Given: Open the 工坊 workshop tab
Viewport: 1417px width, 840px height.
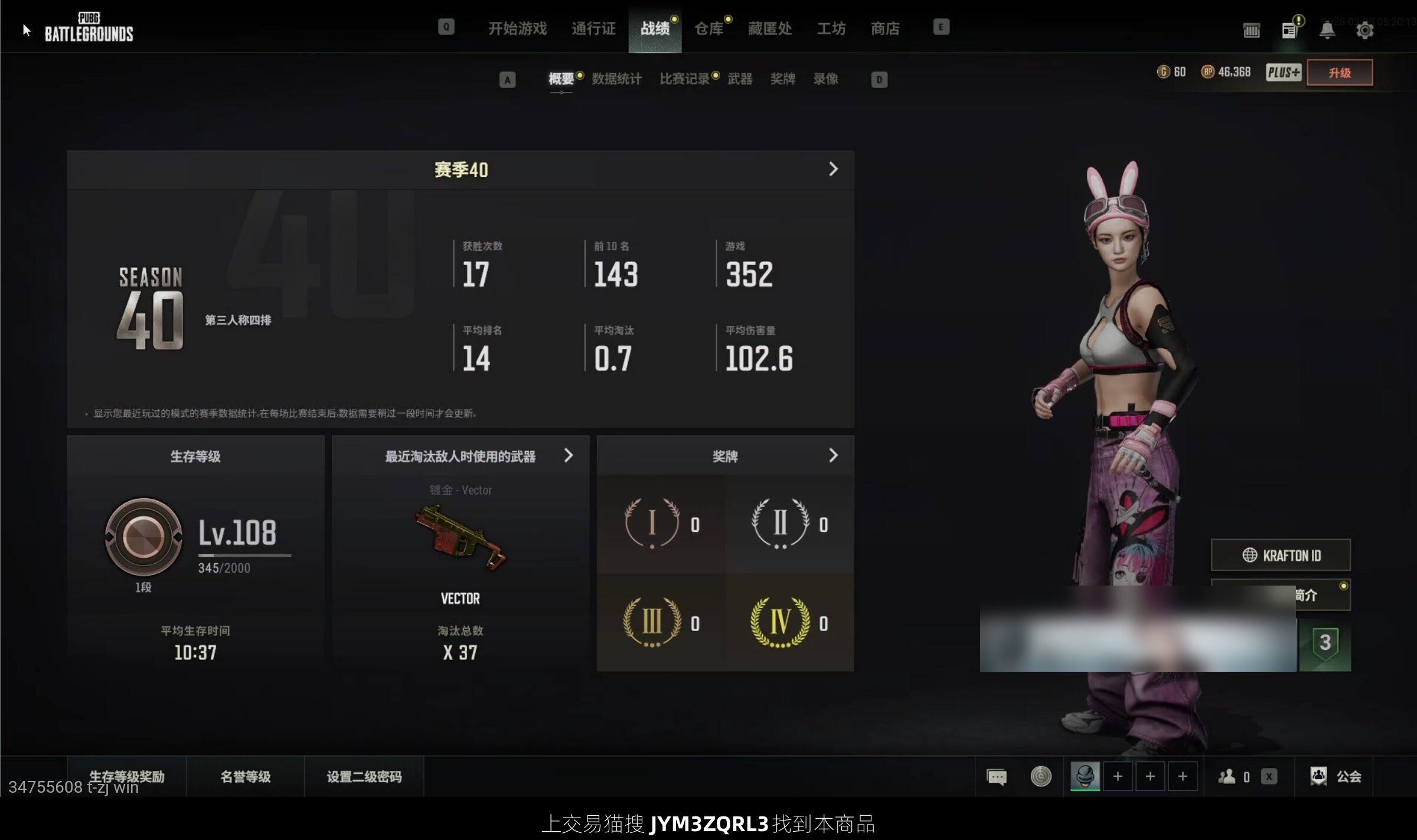Looking at the screenshot, I should click(x=831, y=28).
